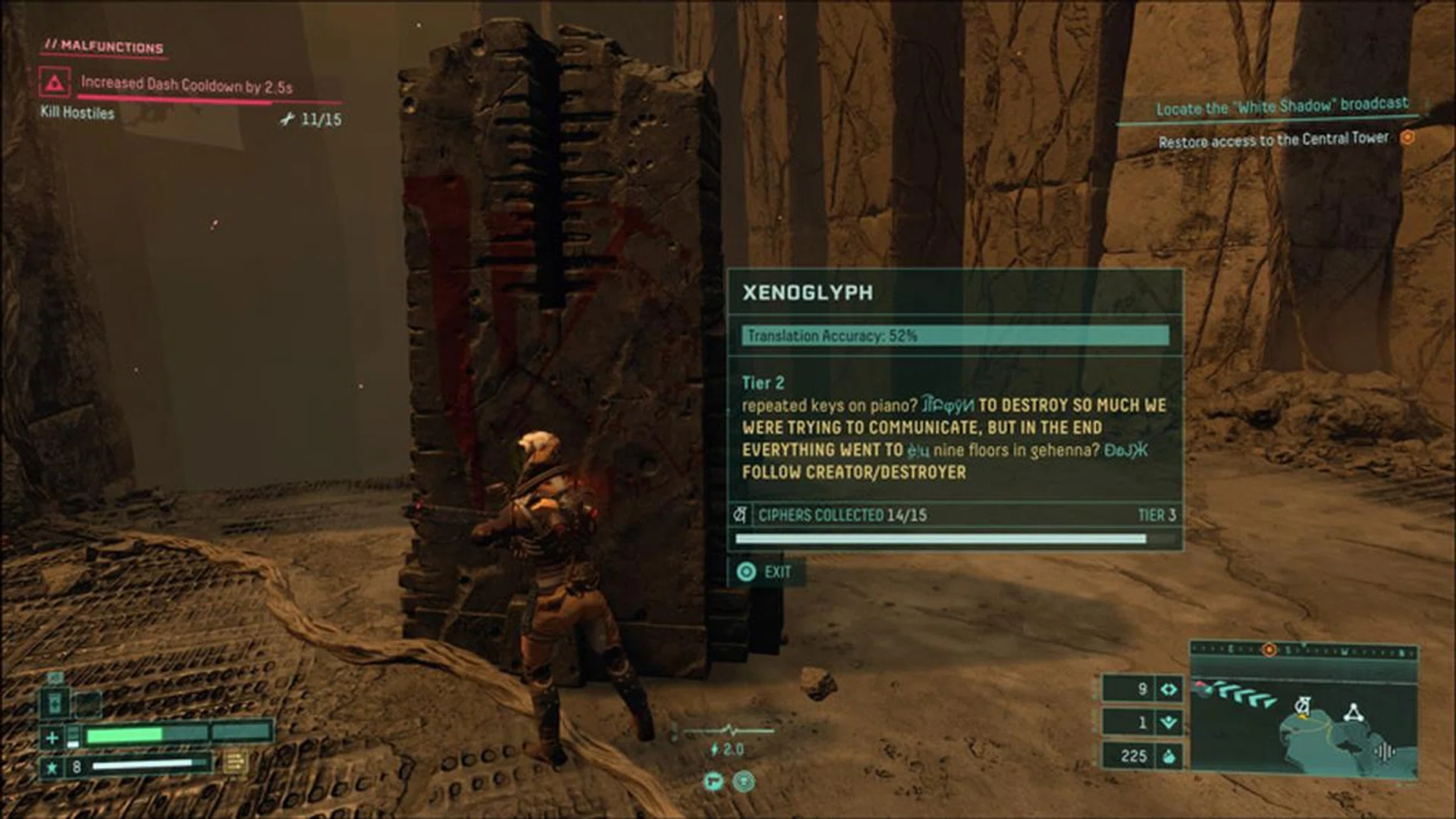
Task: Click the Ciphers Collected glyph icon
Action: pyautogui.click(x=740, y=515)
